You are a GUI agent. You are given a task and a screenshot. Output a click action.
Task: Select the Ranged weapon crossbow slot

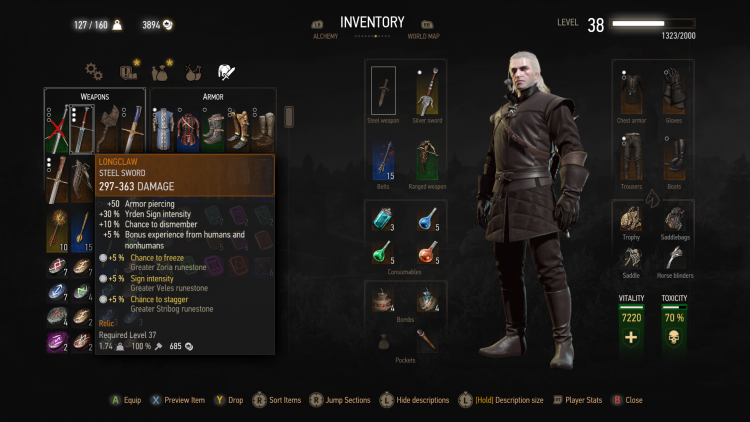428,159
